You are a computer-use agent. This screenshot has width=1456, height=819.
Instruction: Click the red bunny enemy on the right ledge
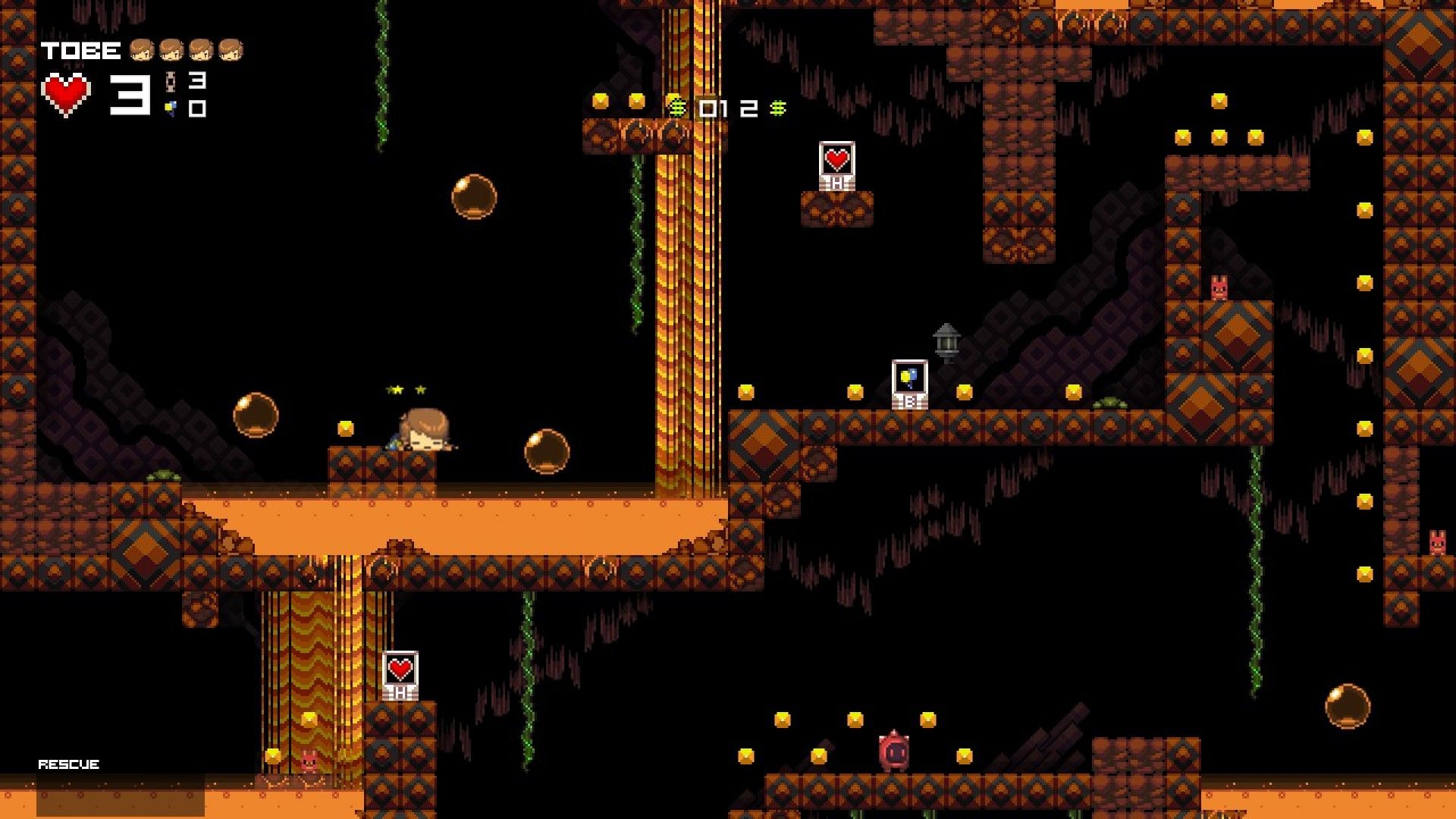1220,286
